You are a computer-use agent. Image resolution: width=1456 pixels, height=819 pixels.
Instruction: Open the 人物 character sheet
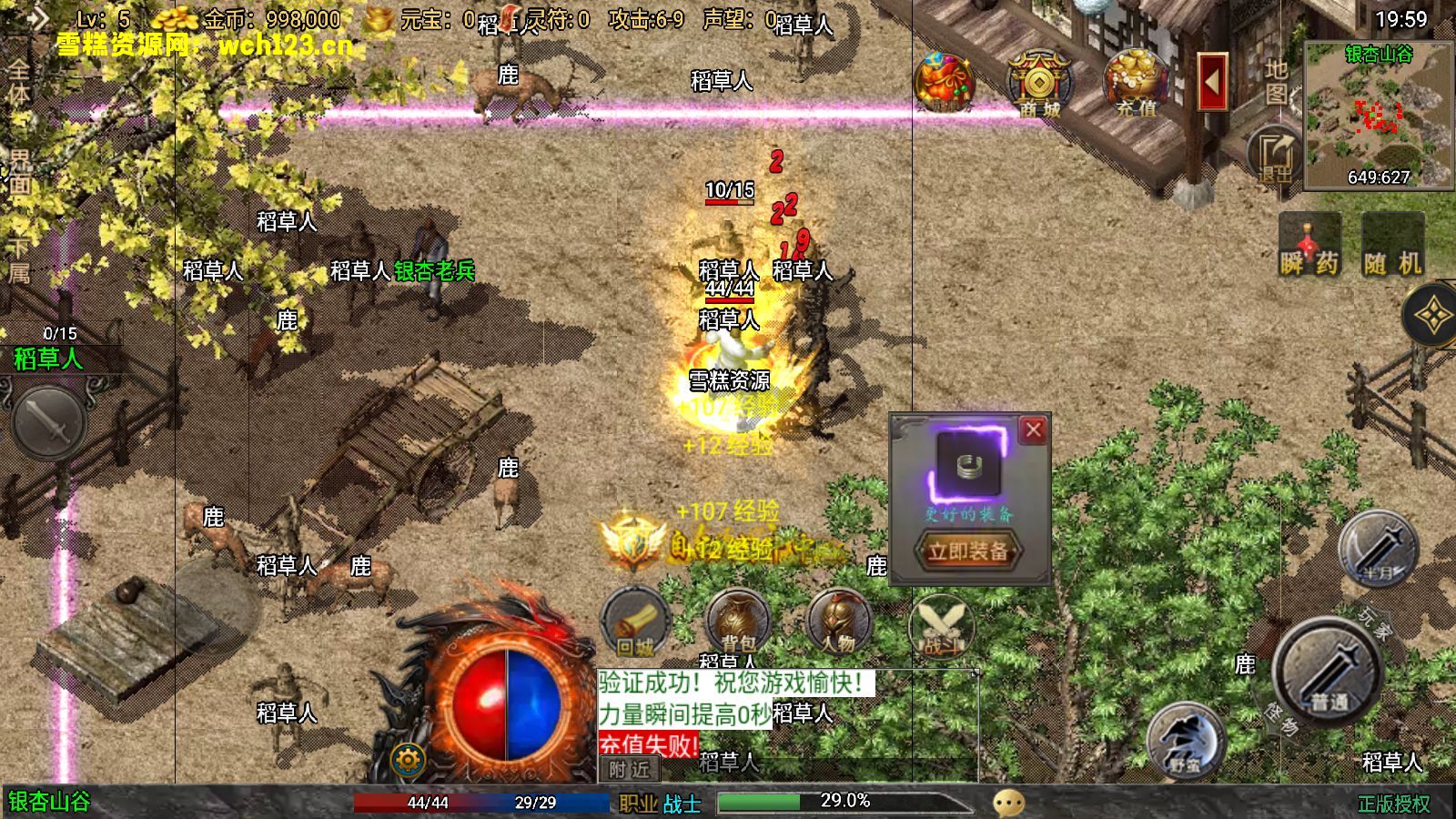pos(839,625)
